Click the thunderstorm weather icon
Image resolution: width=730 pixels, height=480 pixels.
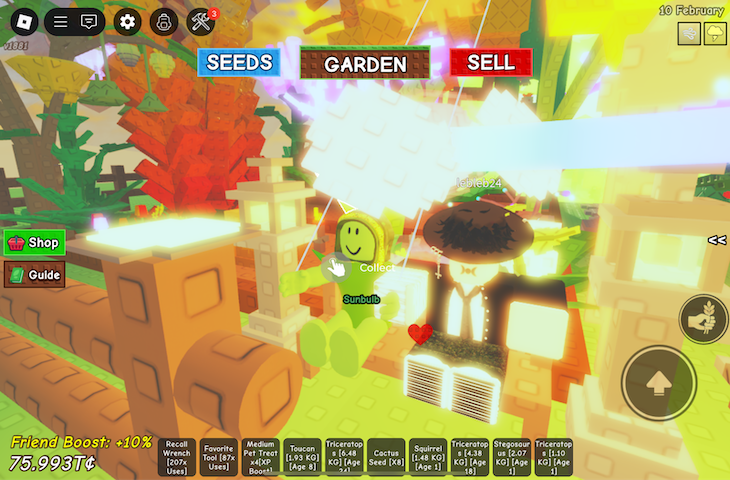715,34
